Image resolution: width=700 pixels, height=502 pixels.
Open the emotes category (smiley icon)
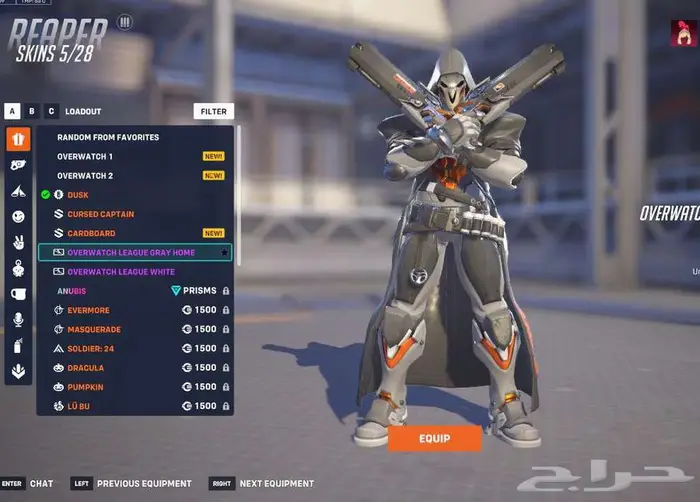point(18,216)
